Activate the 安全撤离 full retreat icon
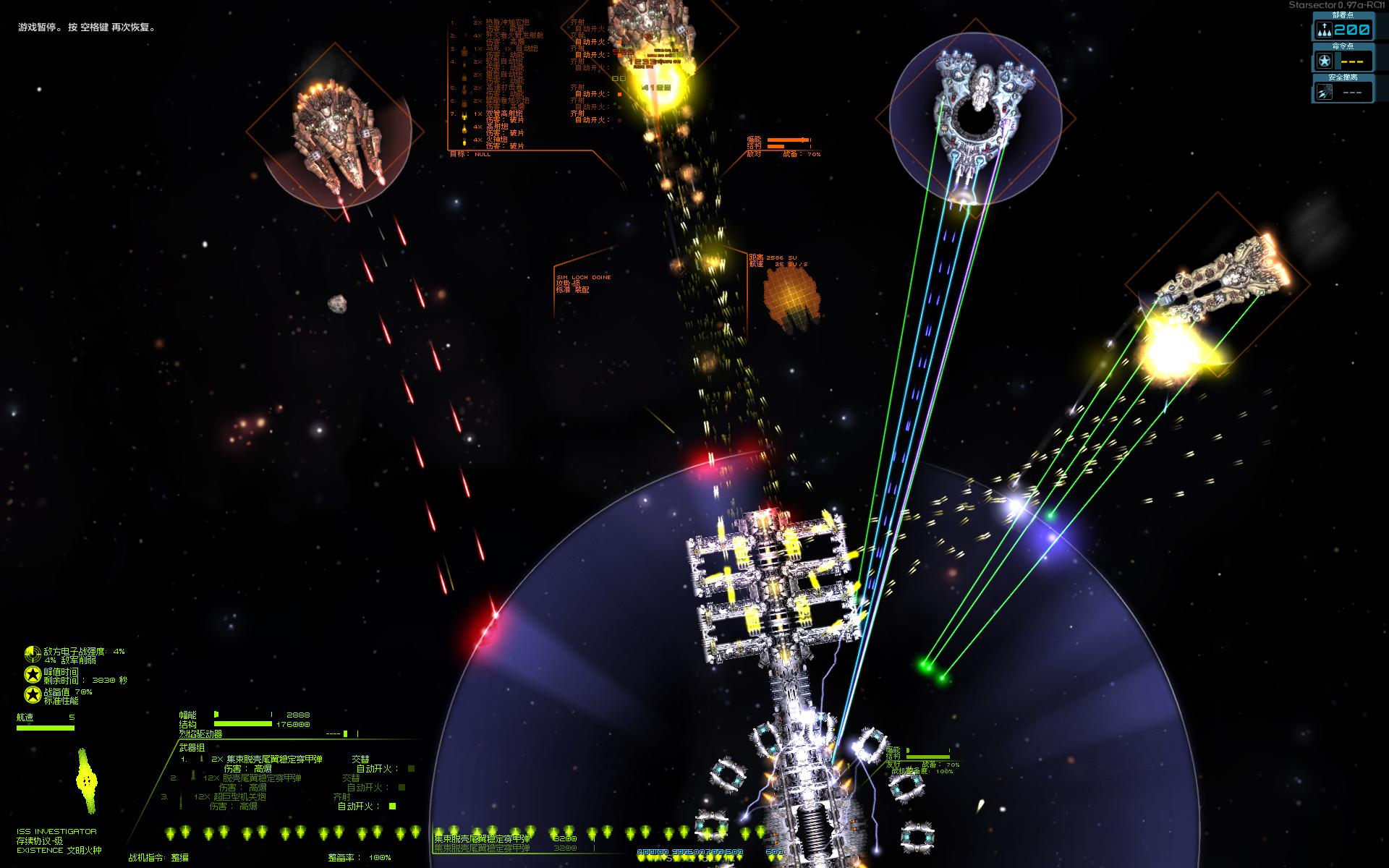1389x868 pixels. pyautogui.click(x=1324, y=92)
